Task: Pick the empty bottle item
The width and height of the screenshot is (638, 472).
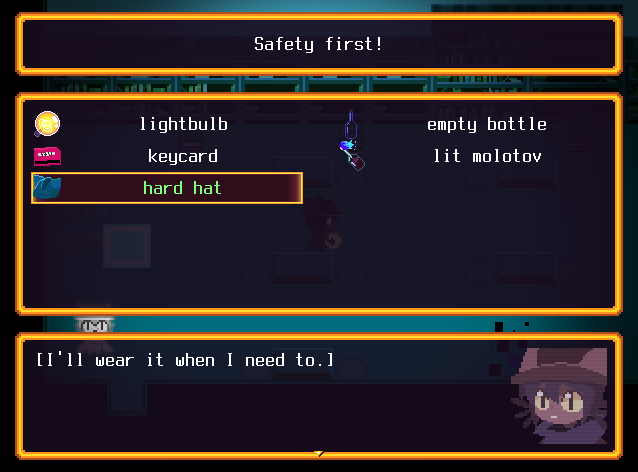Action: pyautogui.click(x=486, y=124)
